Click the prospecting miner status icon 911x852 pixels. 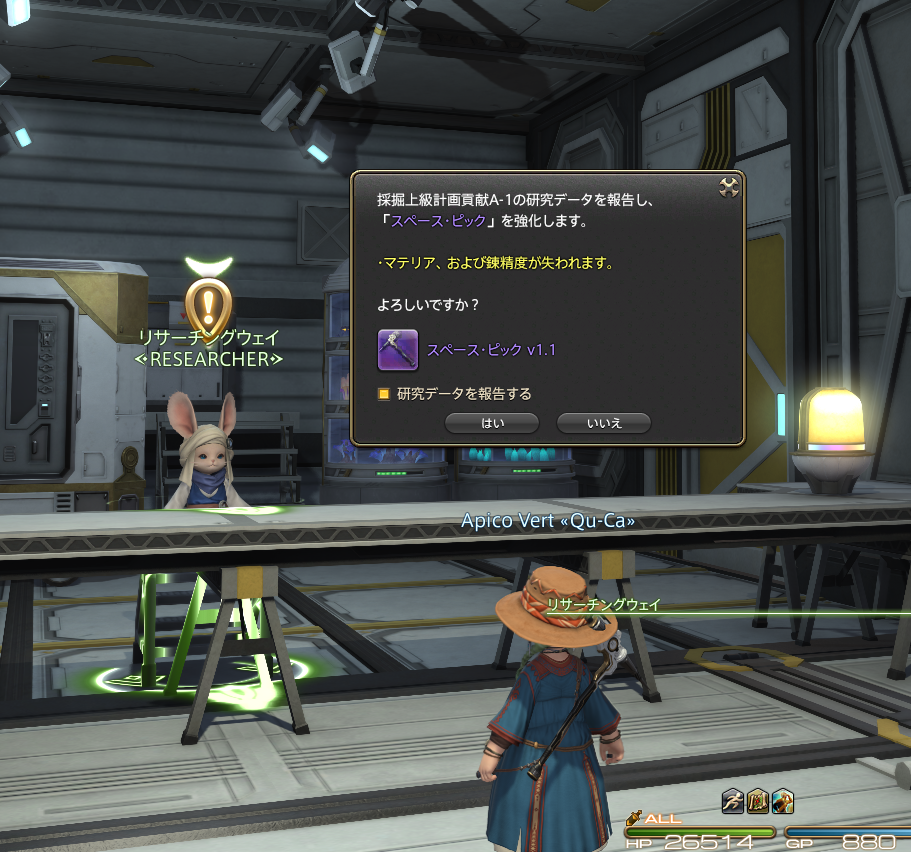click(782, 800)
